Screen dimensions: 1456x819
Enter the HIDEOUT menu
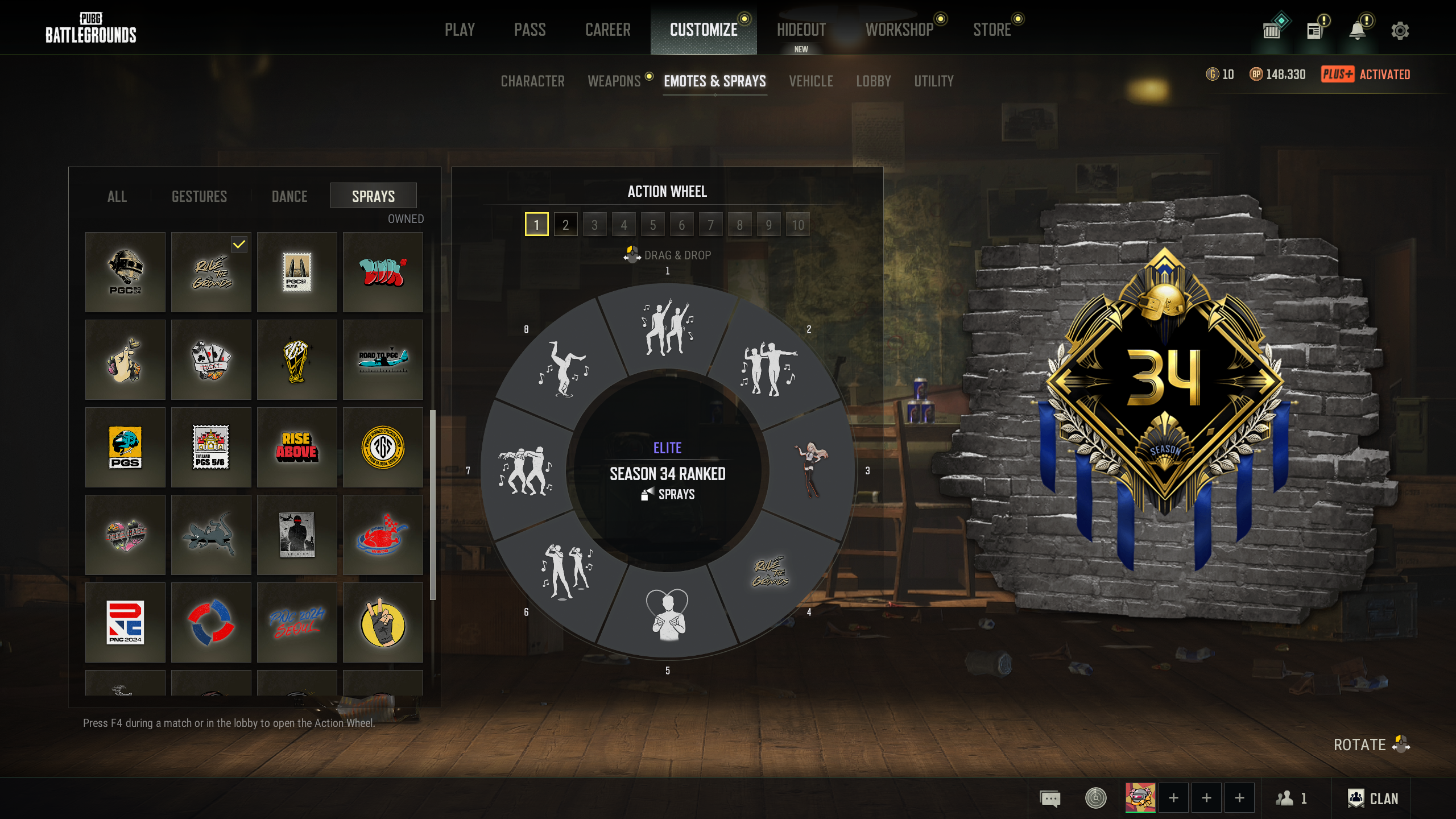click(x=801, y=30)
